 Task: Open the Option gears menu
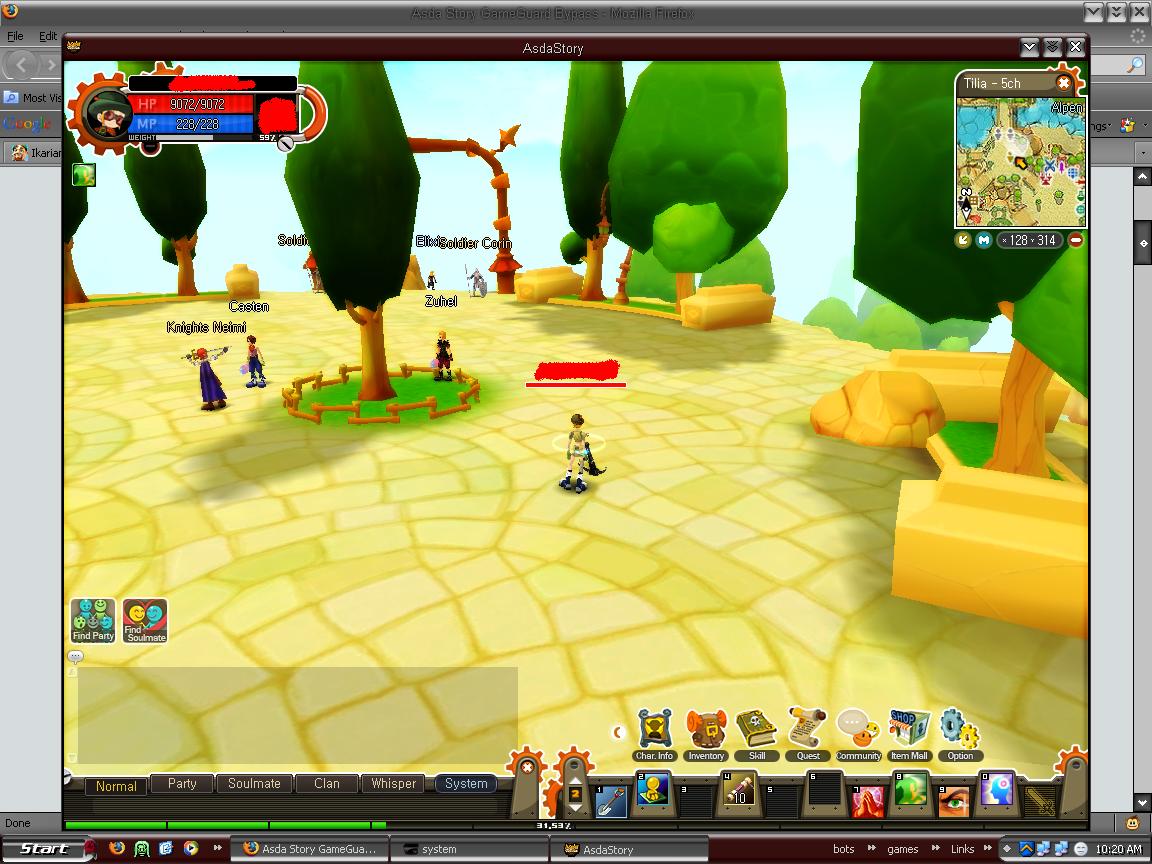960,733
